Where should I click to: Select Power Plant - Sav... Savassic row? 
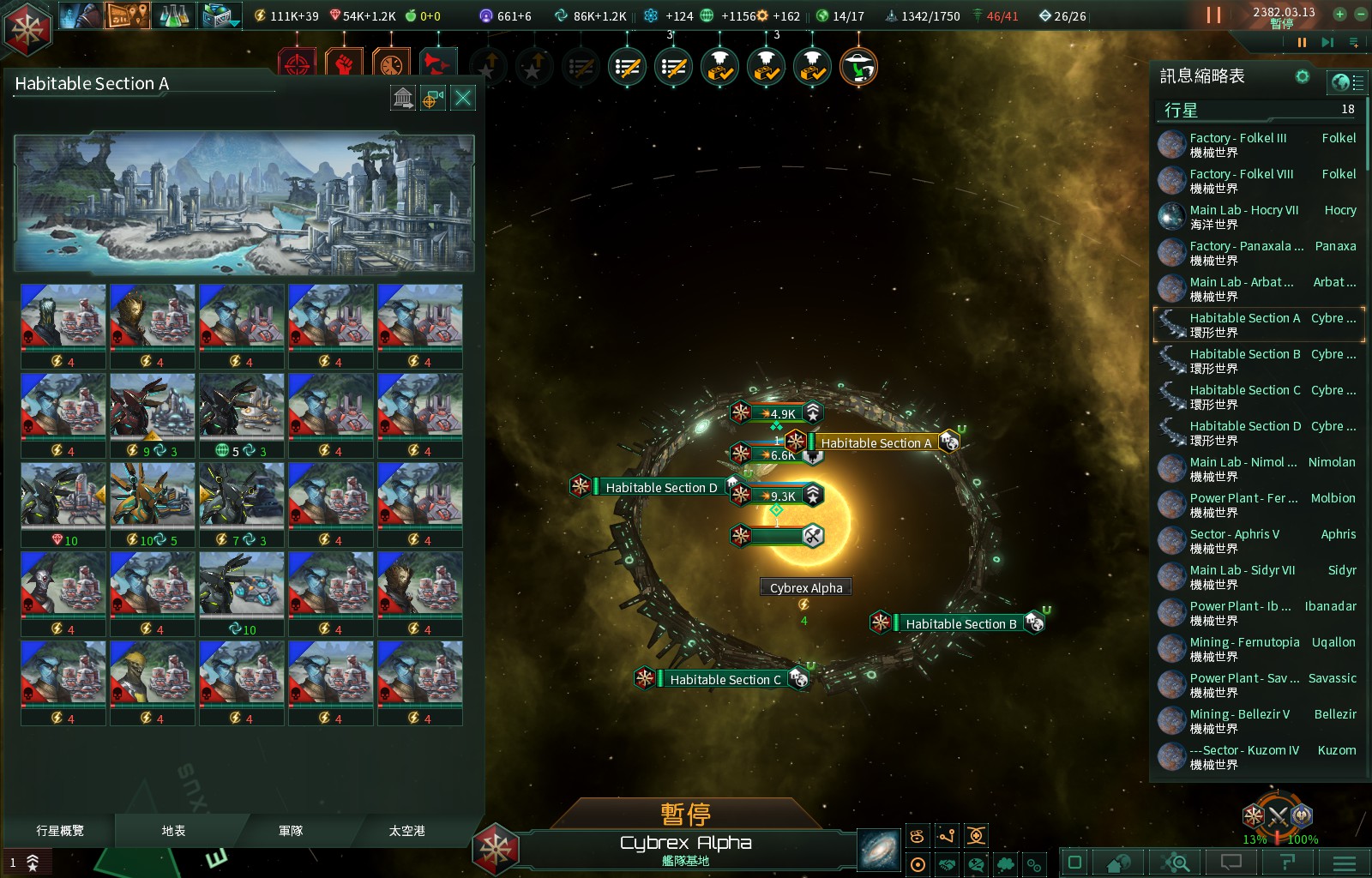point(1258,684)
